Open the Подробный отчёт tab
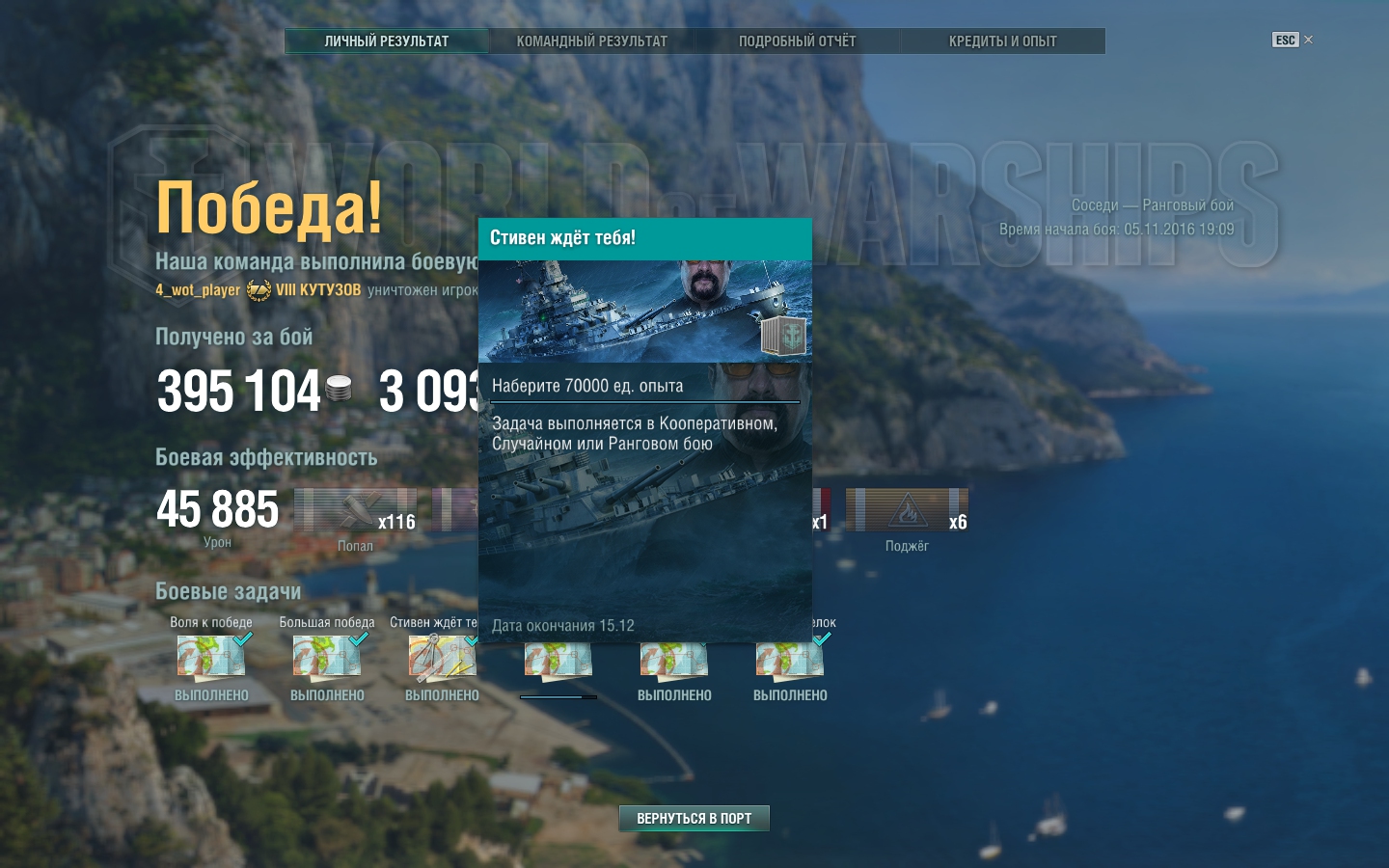1389x868 pixels. [797, 41]
